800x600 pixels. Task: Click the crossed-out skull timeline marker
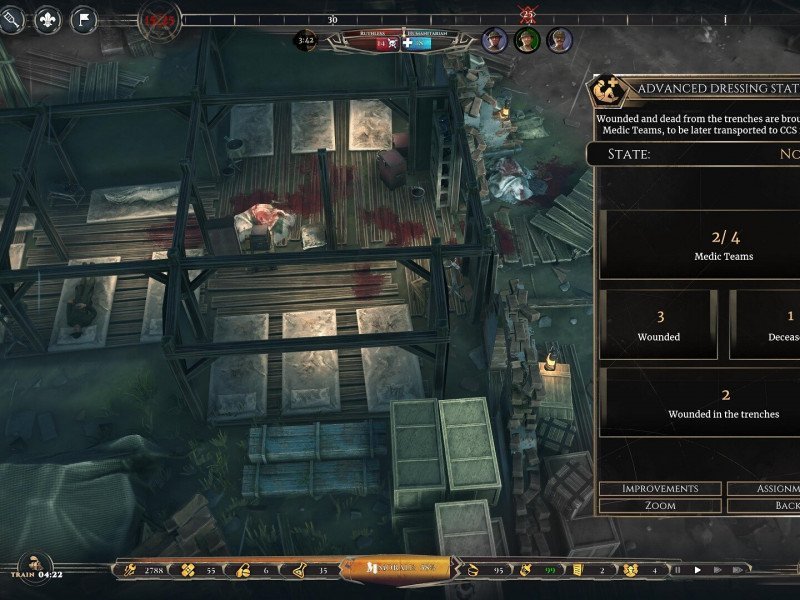pos(527,14)
